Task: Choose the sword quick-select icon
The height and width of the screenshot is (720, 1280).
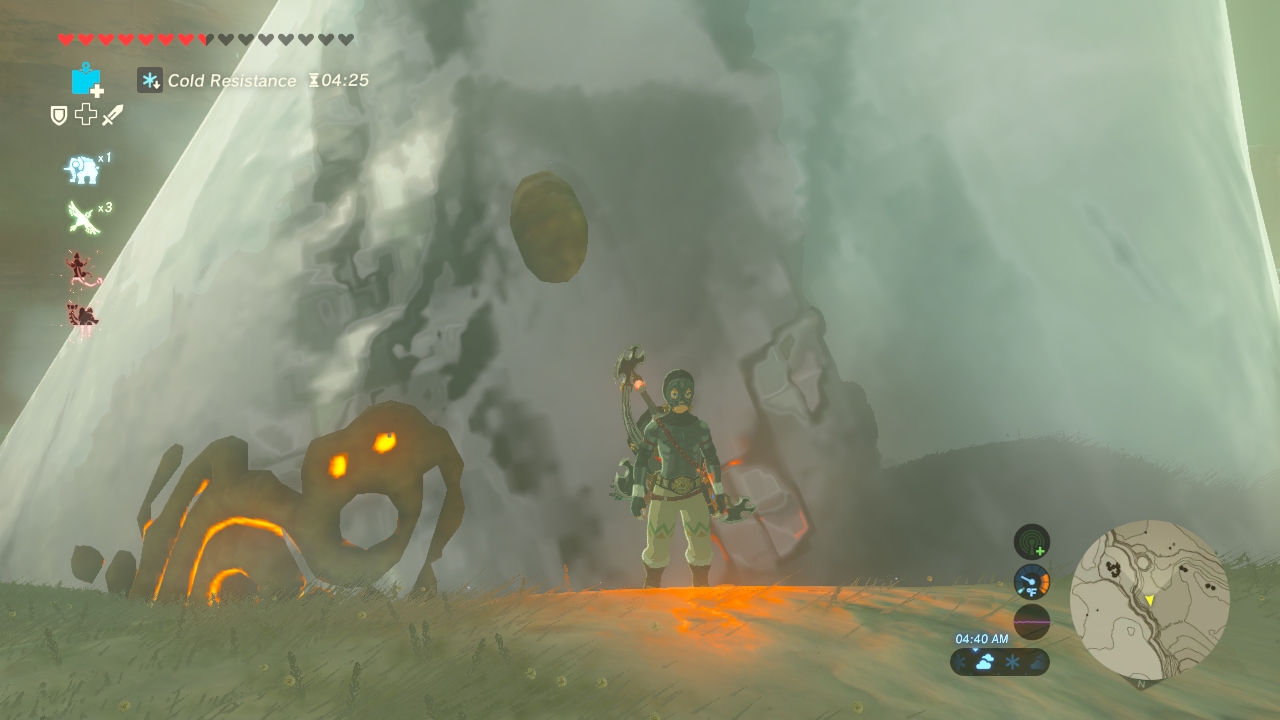Action: point(112,116)
